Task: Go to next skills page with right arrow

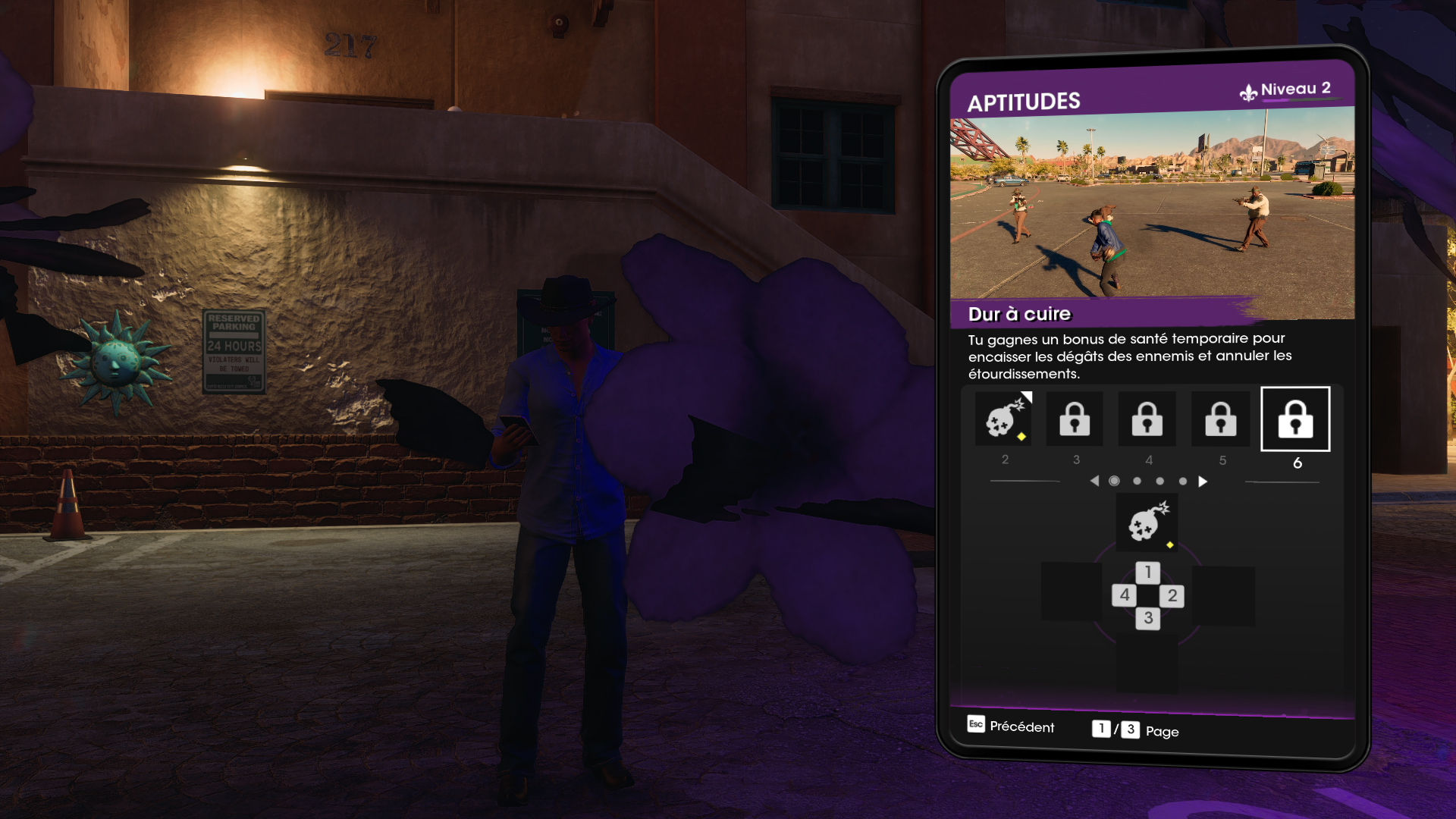Action: point(1203,482)
